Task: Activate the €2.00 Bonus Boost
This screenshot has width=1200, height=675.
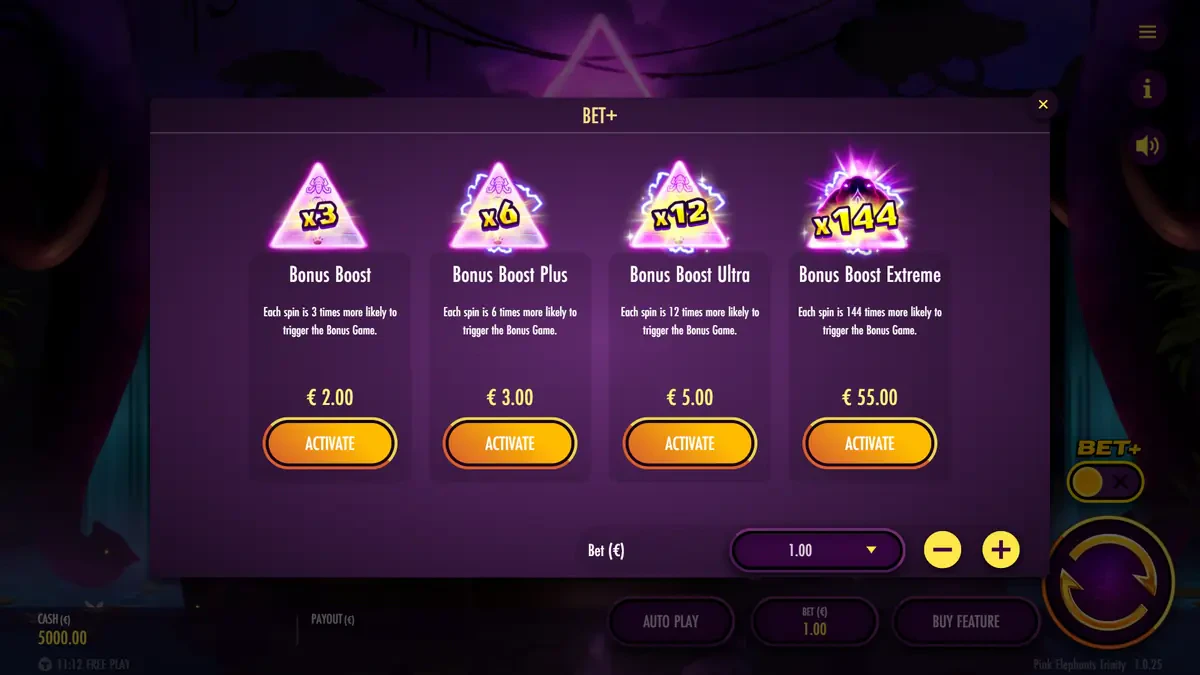Action: (330, 443)
